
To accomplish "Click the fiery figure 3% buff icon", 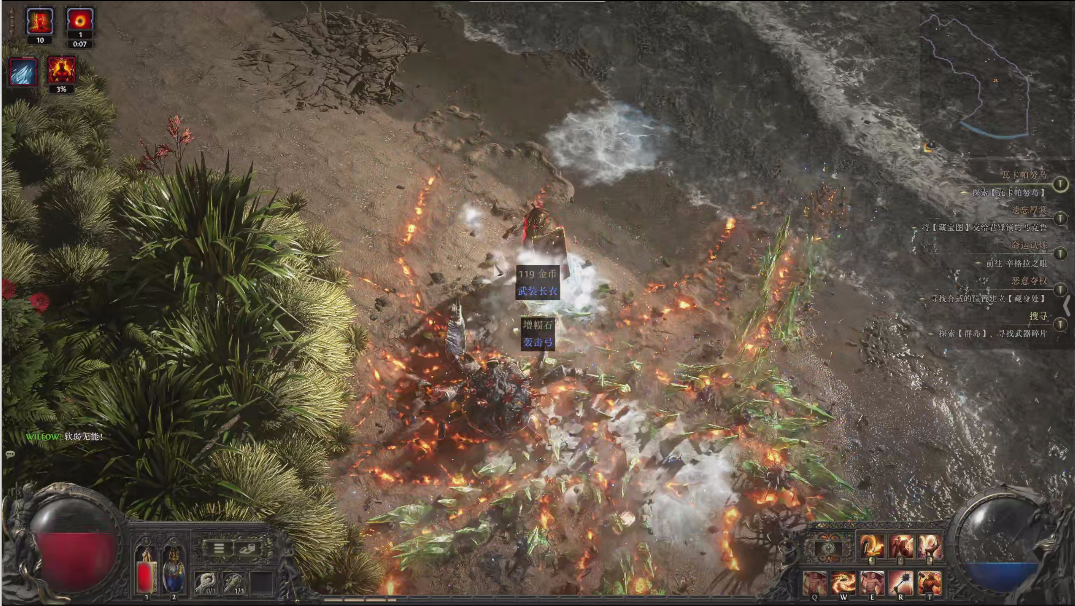I will point(61,70).
